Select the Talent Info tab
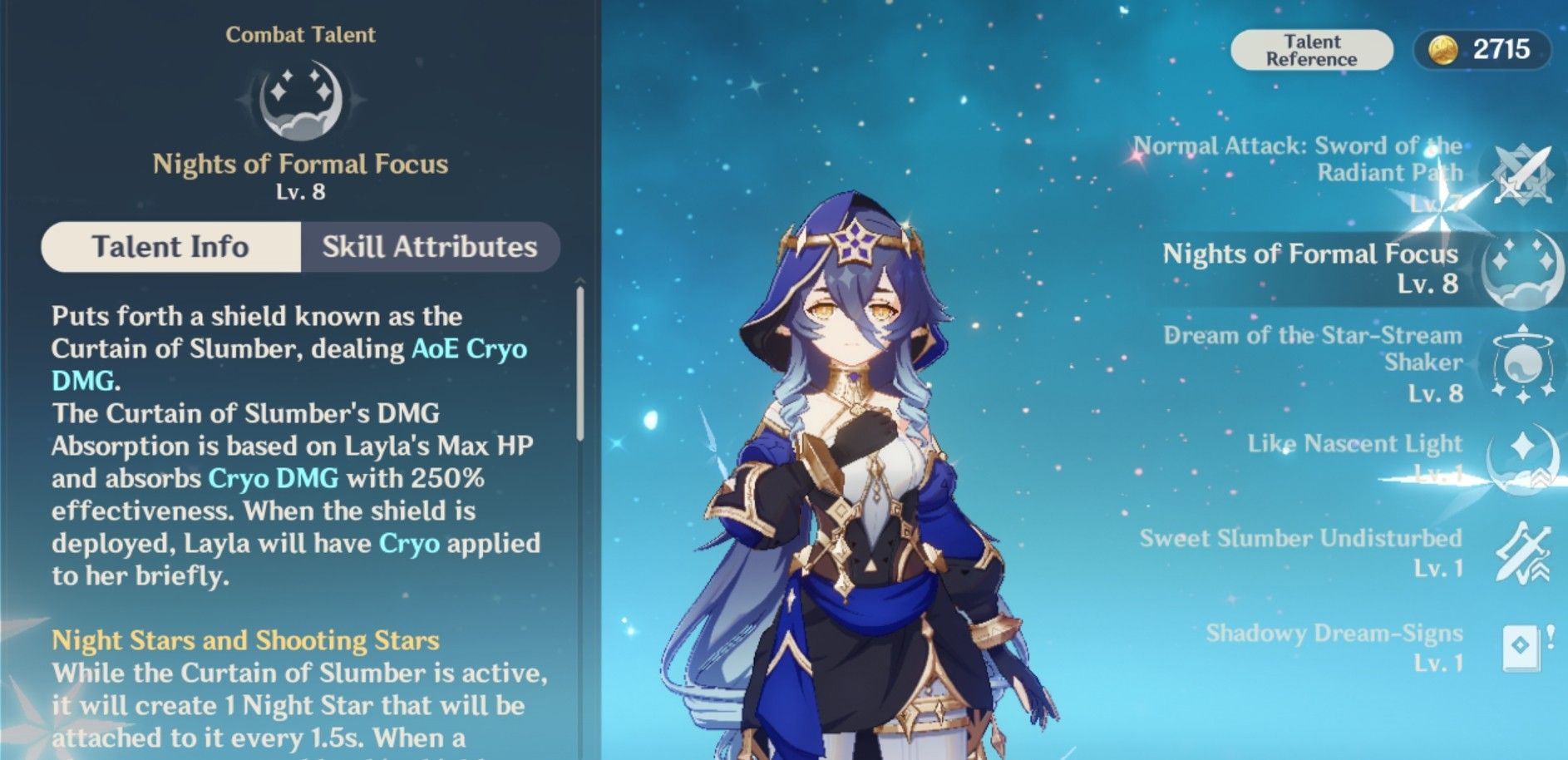The image size is (1568, 760). click(x=170, y=246)
